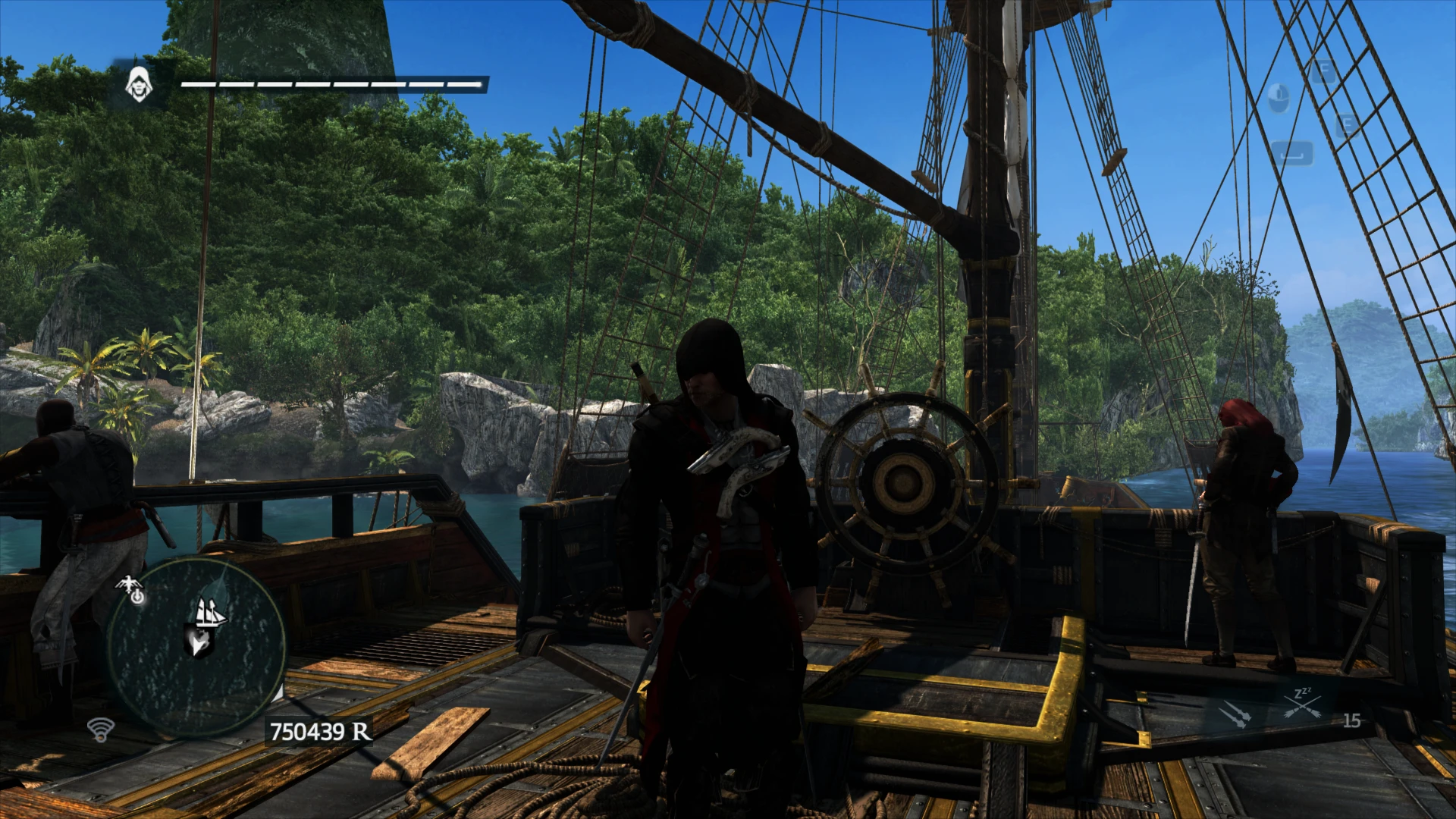
Task: Toggle the F key interaction prompt
Action: pyautogui.click(x=1324, y=68)
